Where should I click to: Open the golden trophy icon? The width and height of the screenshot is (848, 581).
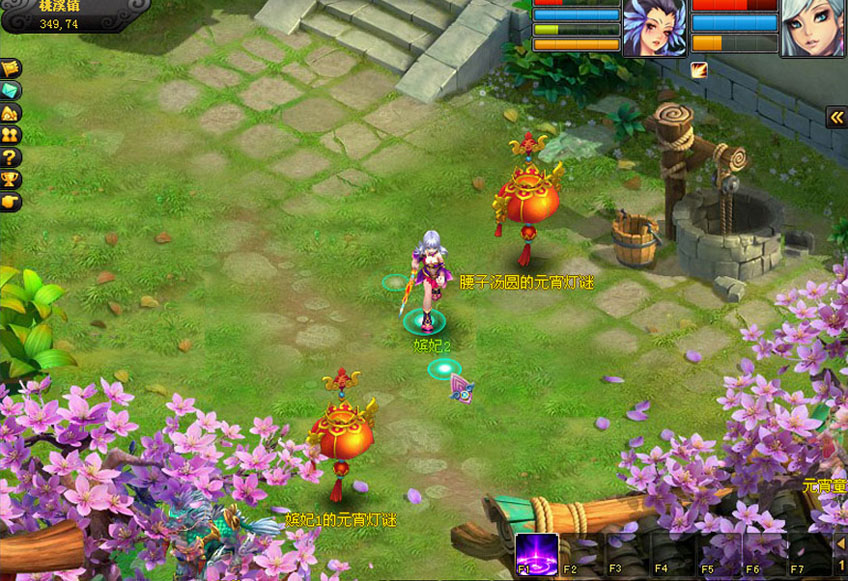(x=11, y=179)
